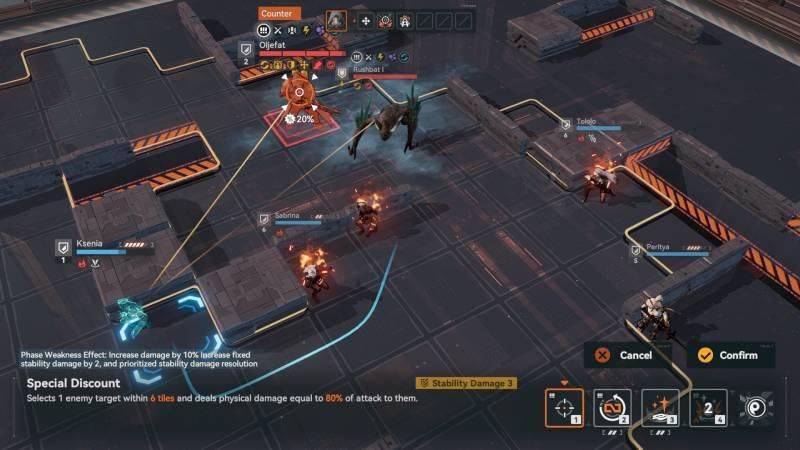Activate the sparkle skill in slot 3
The width and height of the screenshot is (800, 450).
click(660, 408)
